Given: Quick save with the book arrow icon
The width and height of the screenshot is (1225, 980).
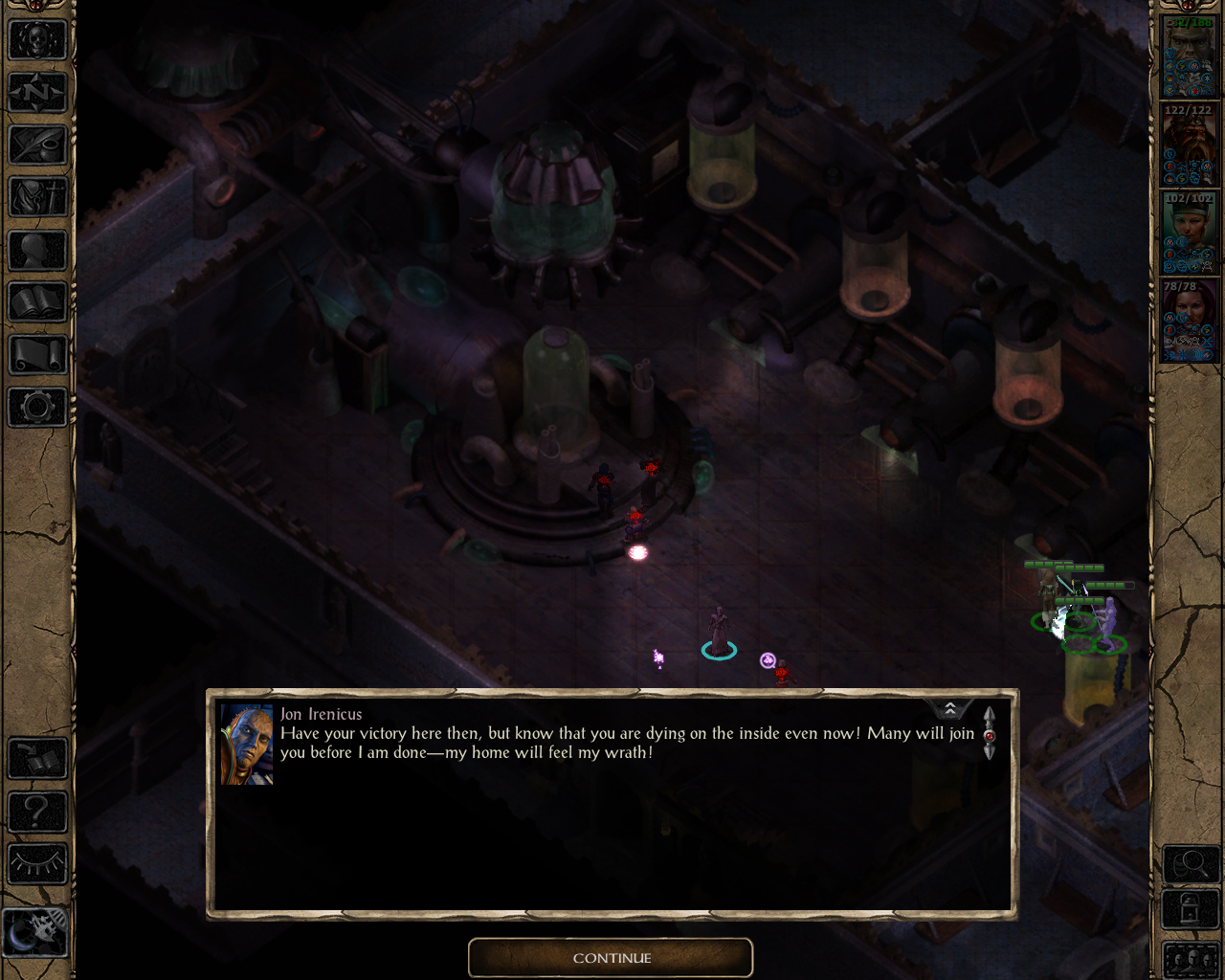Looking at the screenshot, I should 37,759.
